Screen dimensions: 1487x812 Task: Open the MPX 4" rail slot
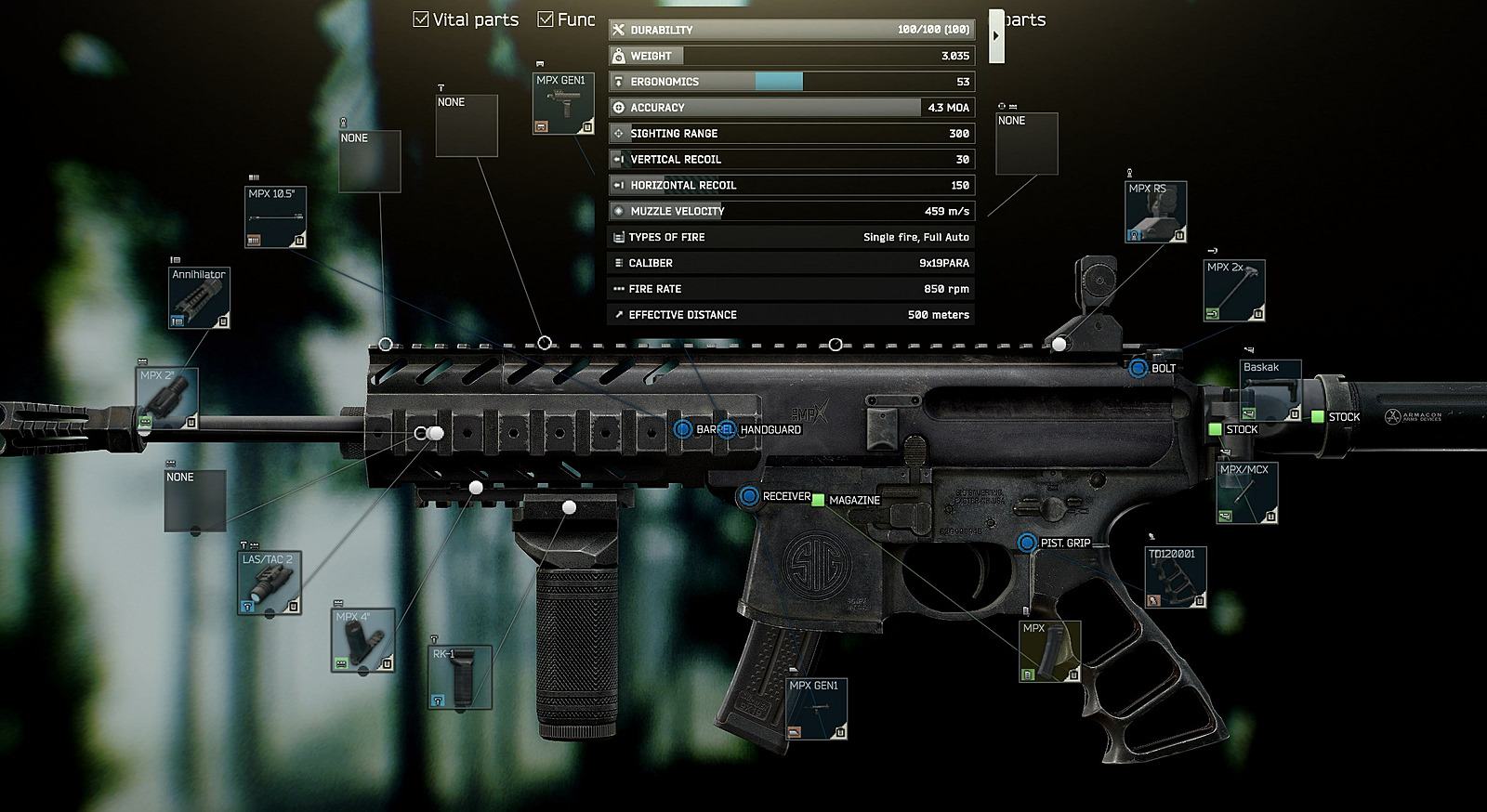pyautogui.click(x=362, y=640)
